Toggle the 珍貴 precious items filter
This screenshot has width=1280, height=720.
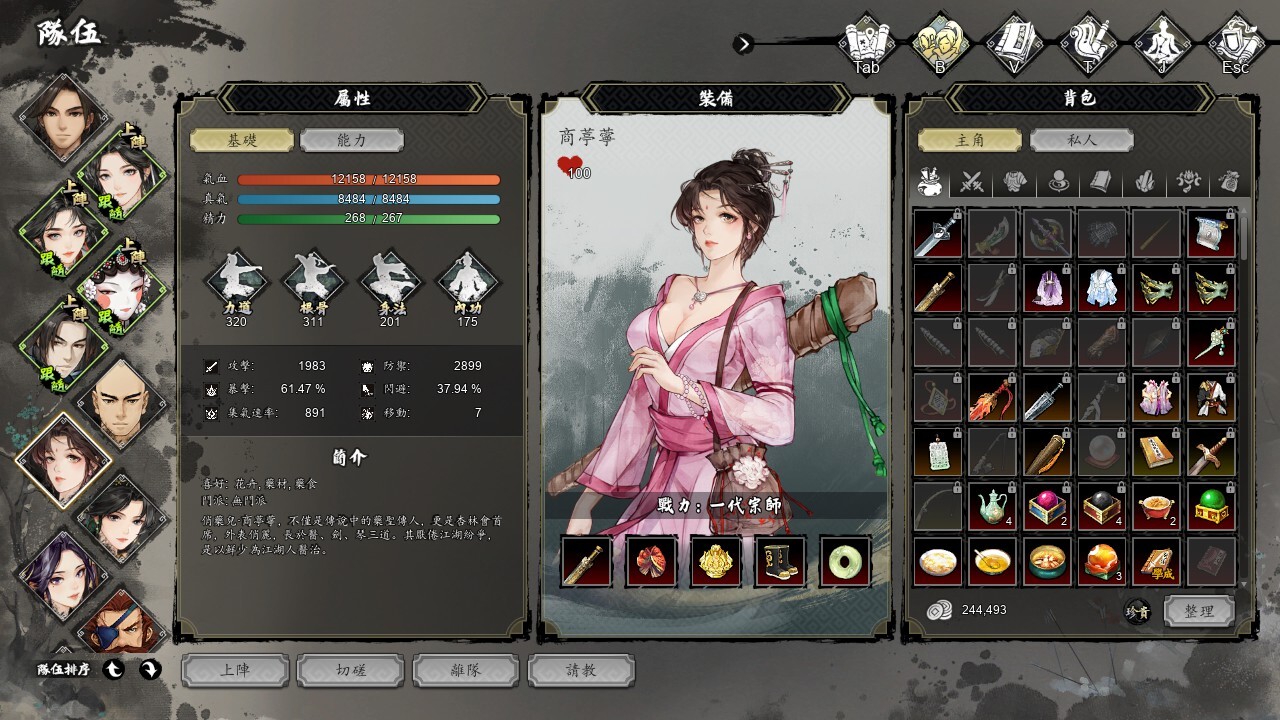(x=1136, y=612)
